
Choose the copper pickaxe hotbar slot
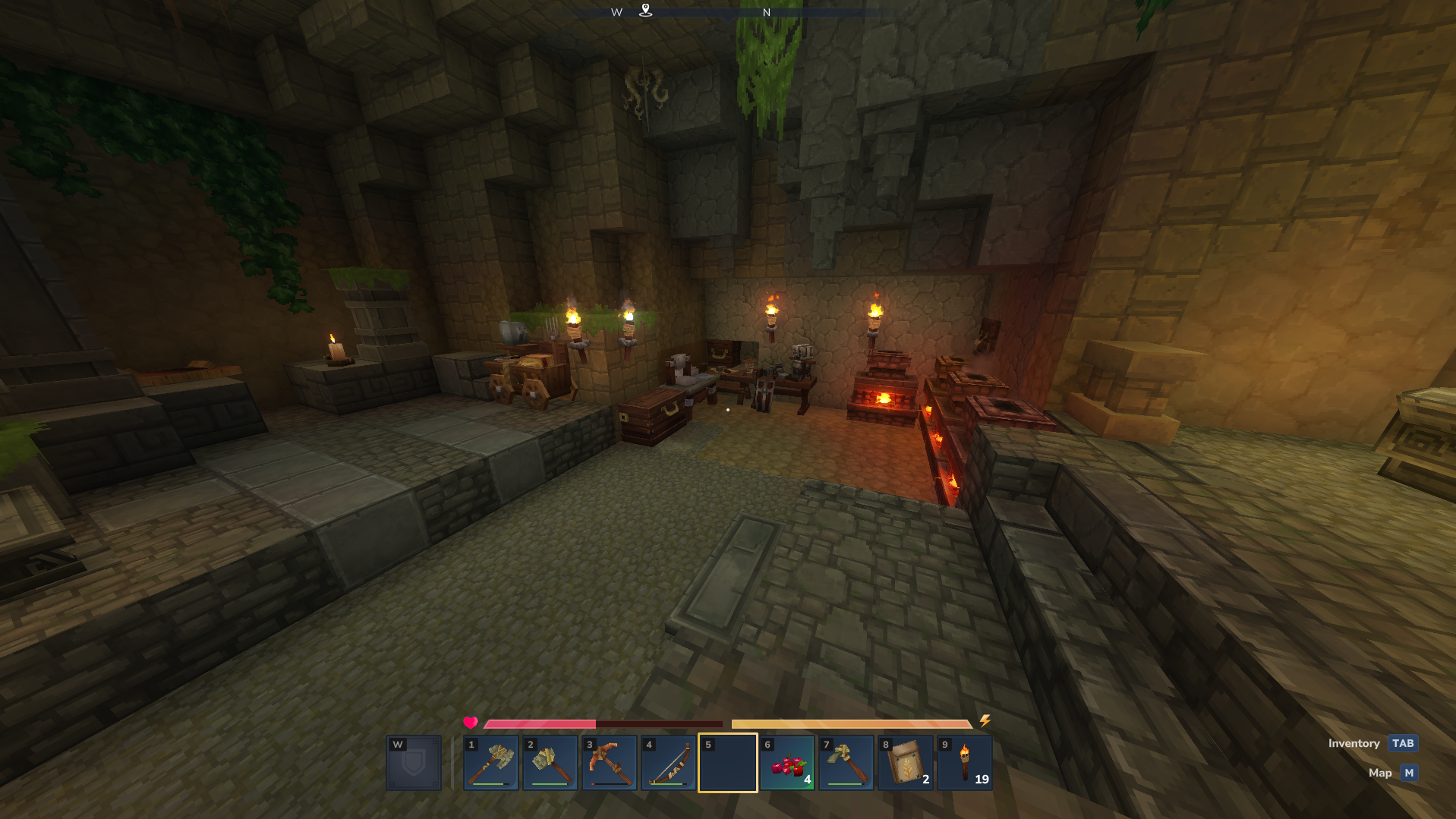[x=610, y=763]
